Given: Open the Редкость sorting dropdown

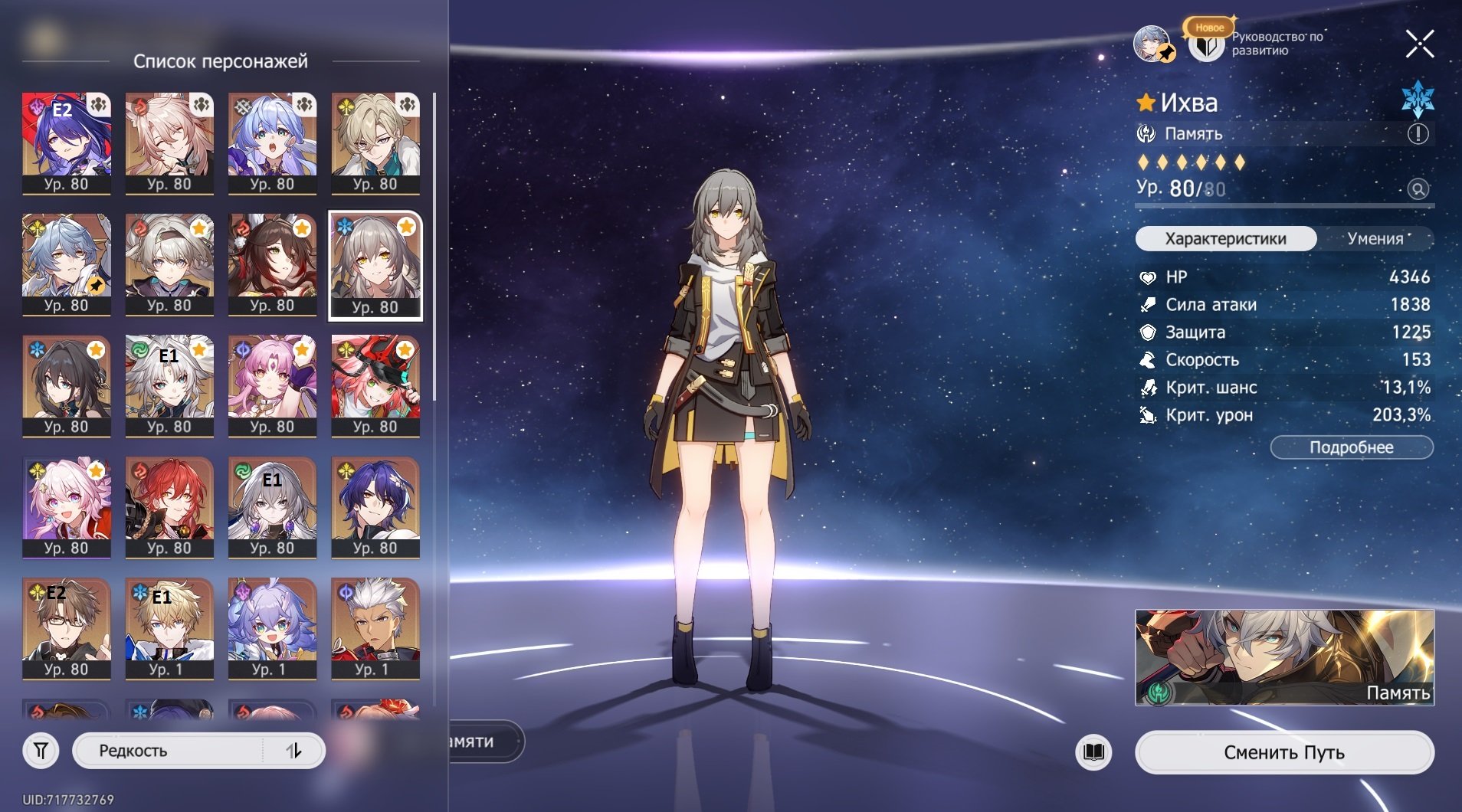Looking at the screenshot, I should (x=169, y=751).
